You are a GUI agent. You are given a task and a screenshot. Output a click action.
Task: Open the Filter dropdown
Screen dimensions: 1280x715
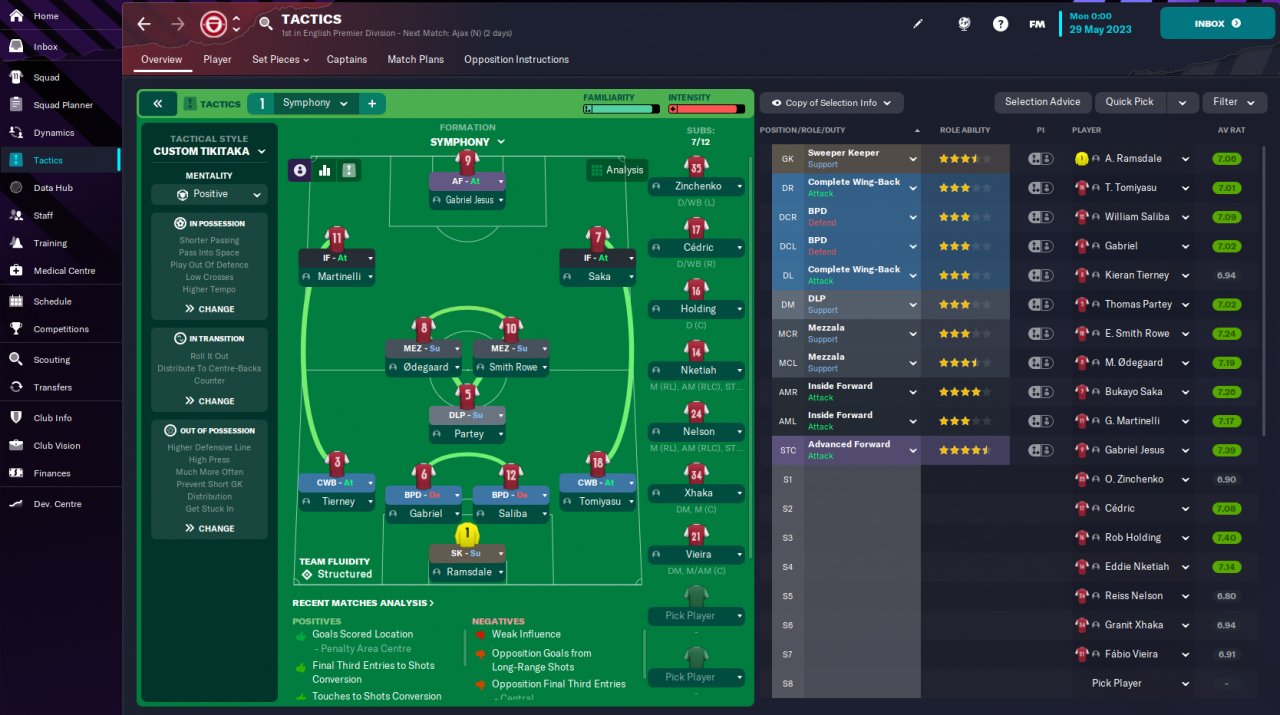click(x=1232, y=102)
